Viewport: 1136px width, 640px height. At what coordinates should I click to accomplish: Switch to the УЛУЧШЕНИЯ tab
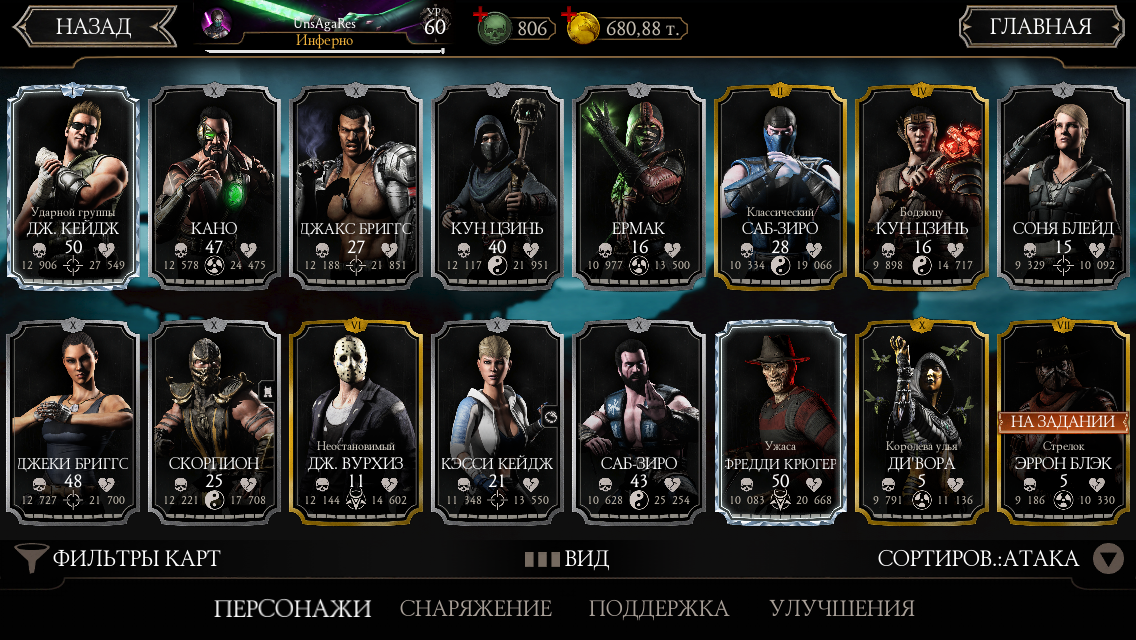(x=841, y=608)
